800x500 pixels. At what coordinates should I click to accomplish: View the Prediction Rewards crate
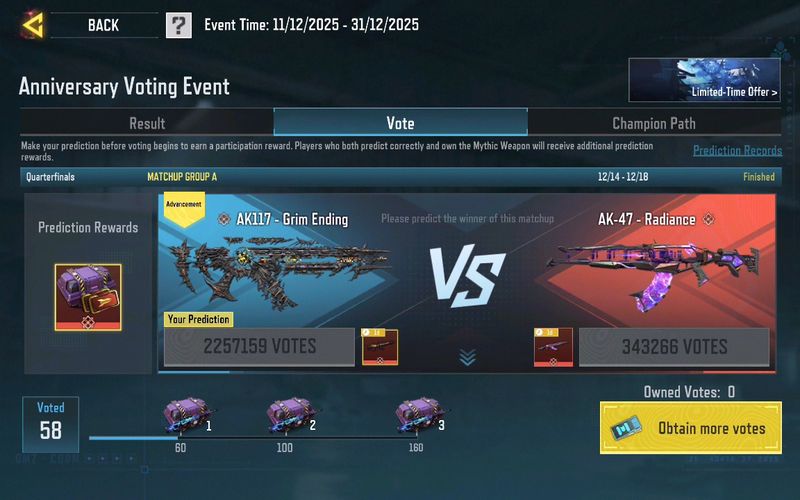click(88, 297)
